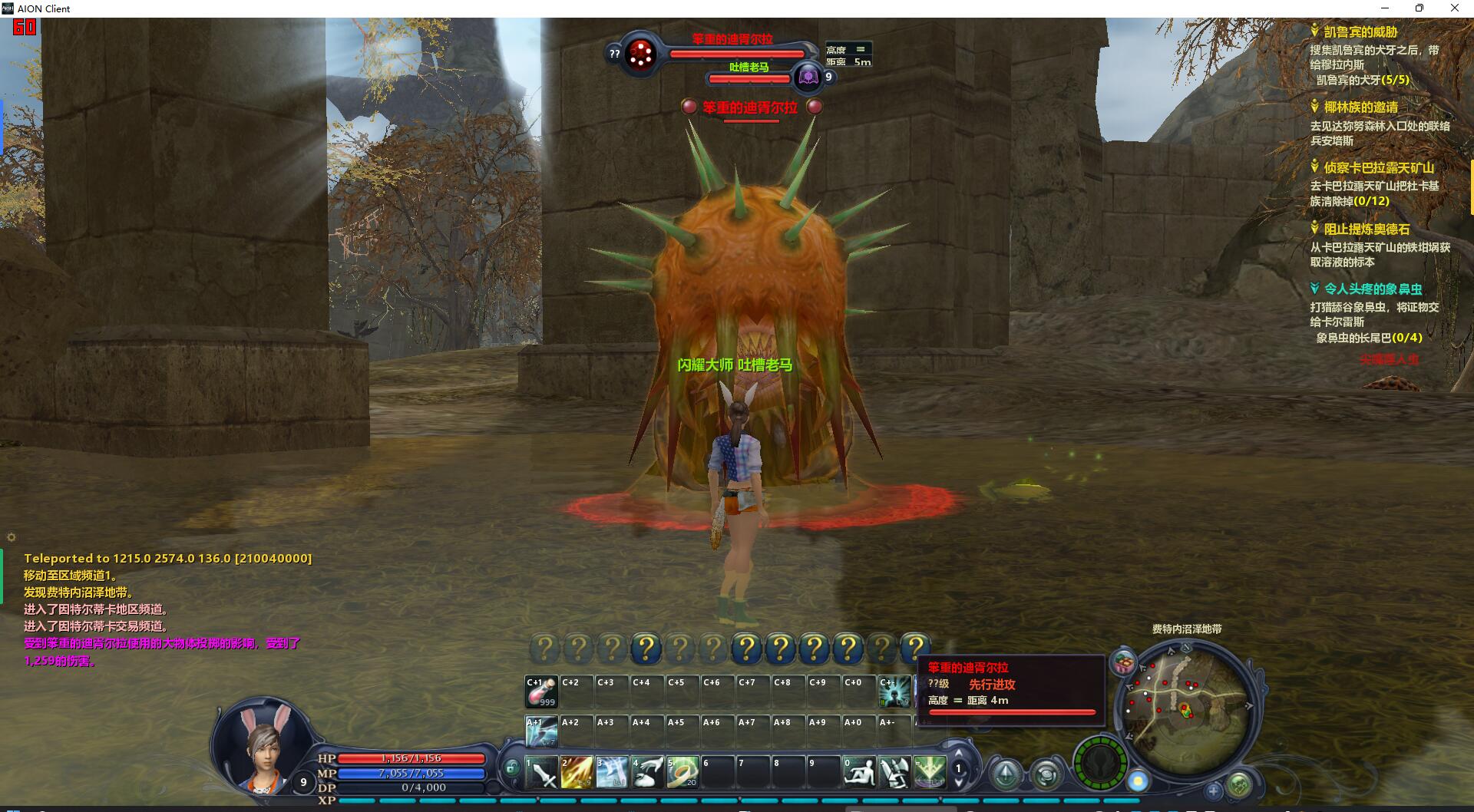This screenshot has height=812, width=1474.
Task: Click the sitting figure rest action
Action: 858,771
